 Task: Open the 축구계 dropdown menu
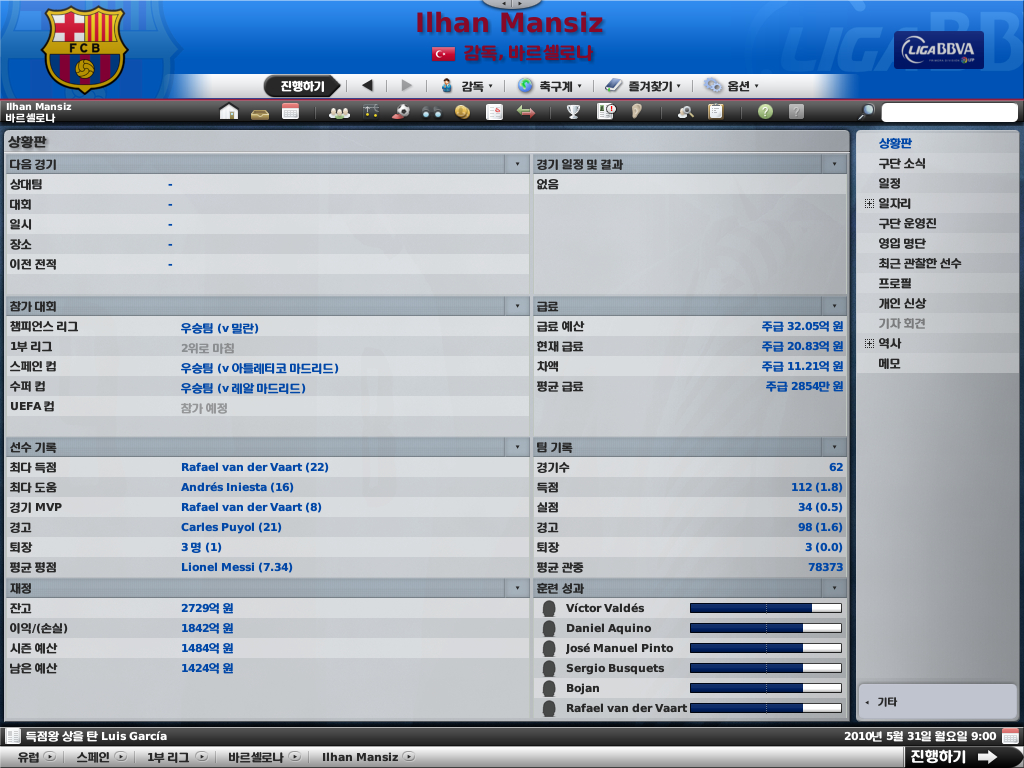550,86
